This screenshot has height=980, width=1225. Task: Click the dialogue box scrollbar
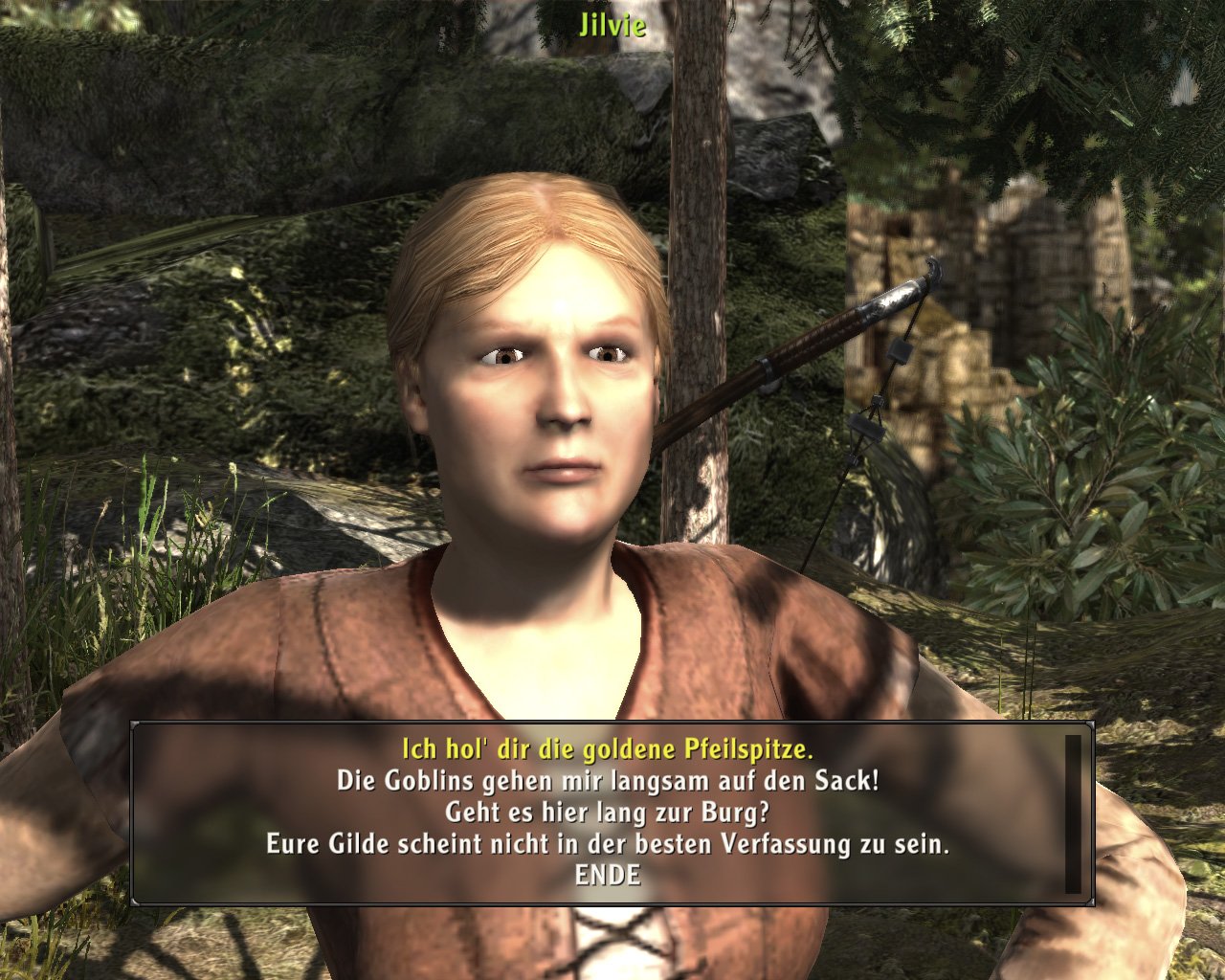point(1073,813)
